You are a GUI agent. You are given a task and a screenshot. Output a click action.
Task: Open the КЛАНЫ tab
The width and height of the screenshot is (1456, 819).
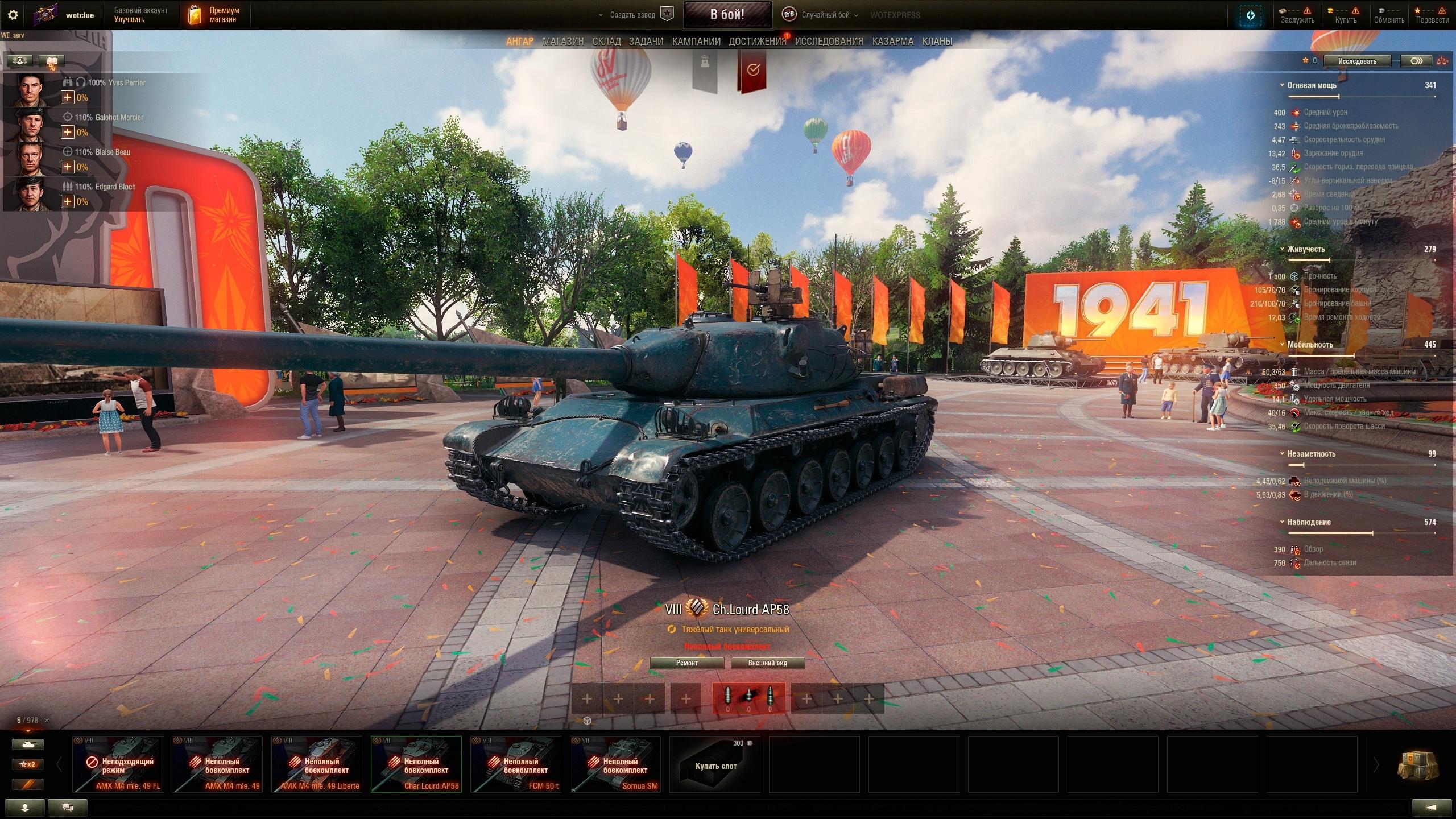point(937,42)
